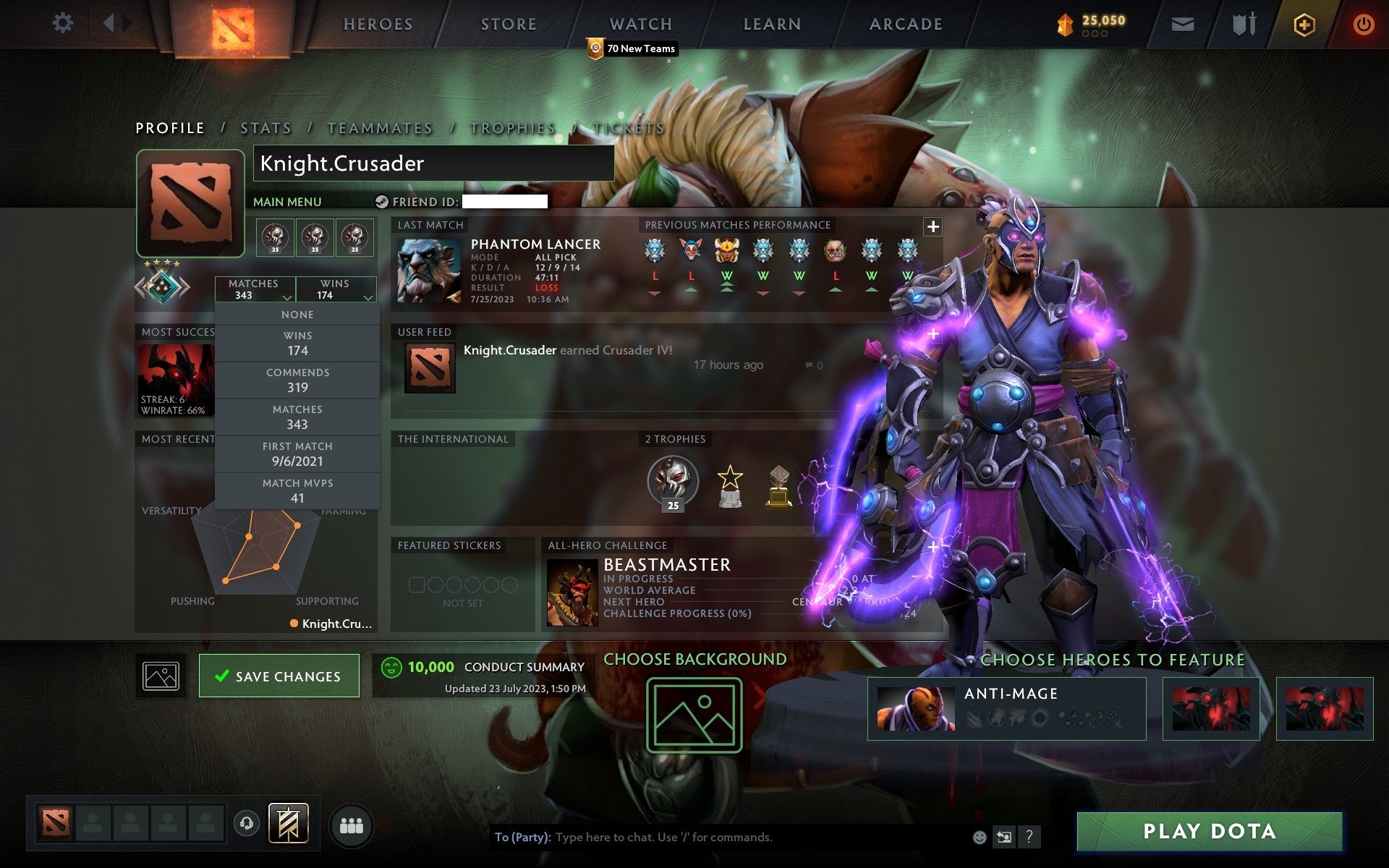Open the friends list icon near party slots
1389x868 pixels.
point(350,823)
